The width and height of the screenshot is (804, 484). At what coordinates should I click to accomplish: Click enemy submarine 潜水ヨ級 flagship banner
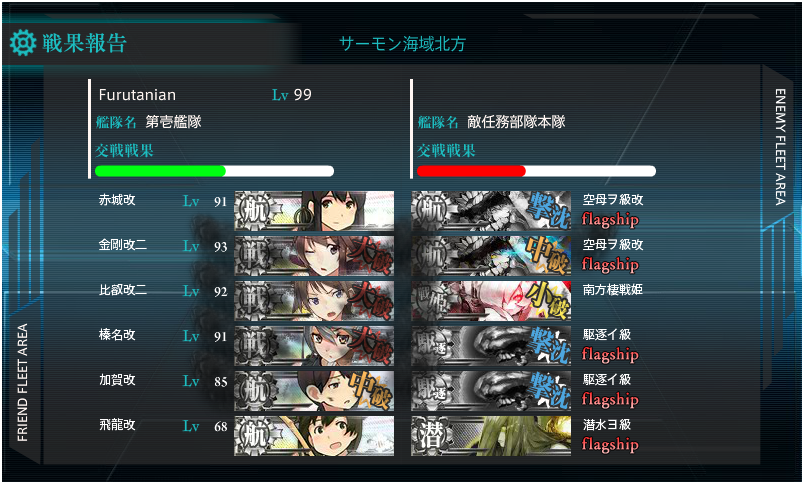pyautogui.click(x=491, y=435)
